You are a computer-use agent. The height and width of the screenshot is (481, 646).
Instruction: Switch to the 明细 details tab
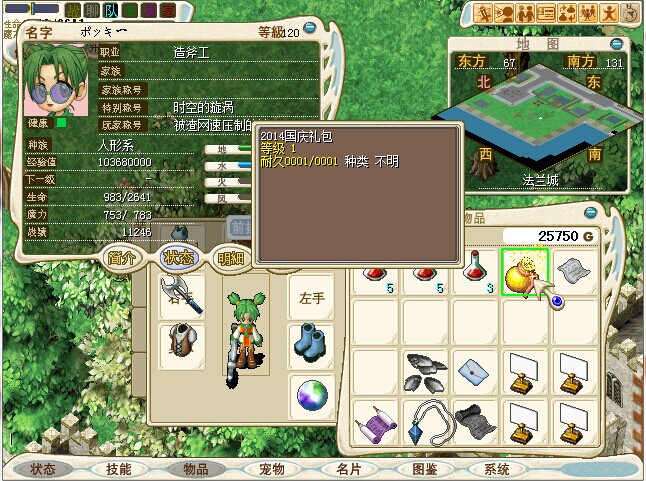(x=232, y=258)
